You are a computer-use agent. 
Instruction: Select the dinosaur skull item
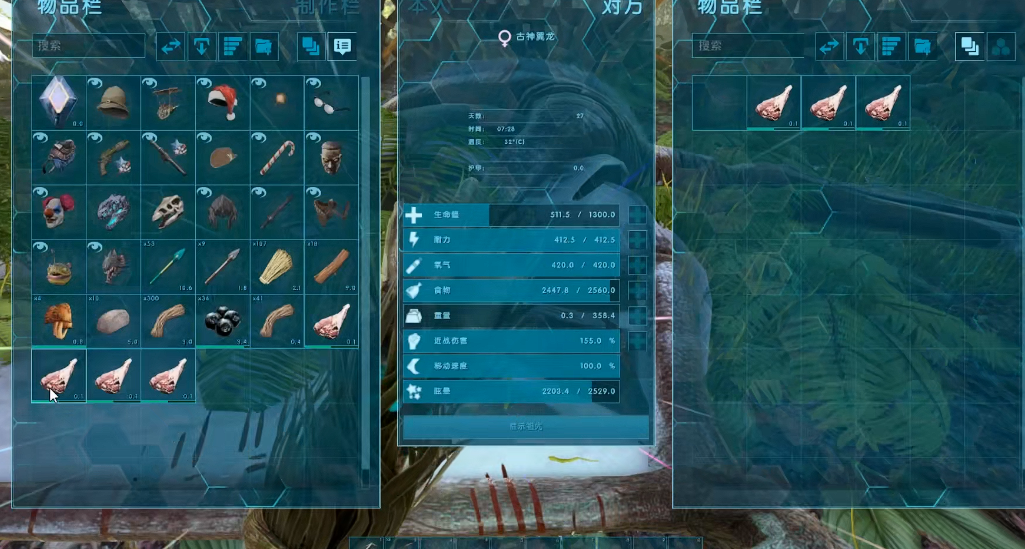(x=167, y=212)
